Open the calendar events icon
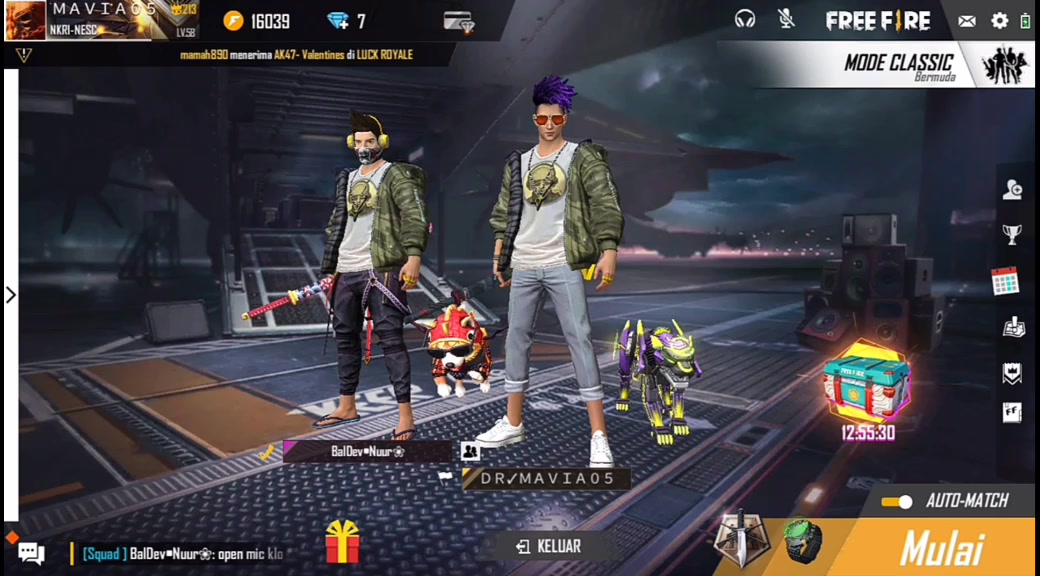This screenshot has width=1040, height=576. [1005, 281]
